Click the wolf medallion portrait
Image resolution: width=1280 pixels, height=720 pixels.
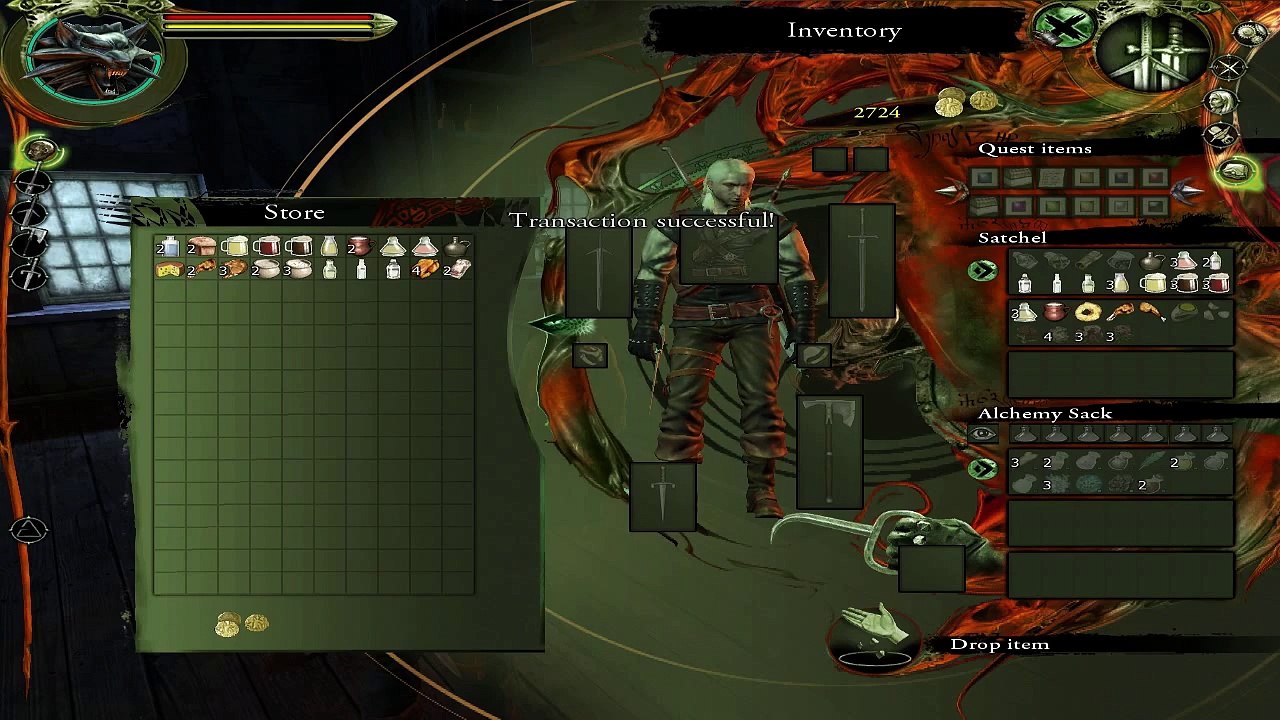pyautogui.click(x=96, y=57)
